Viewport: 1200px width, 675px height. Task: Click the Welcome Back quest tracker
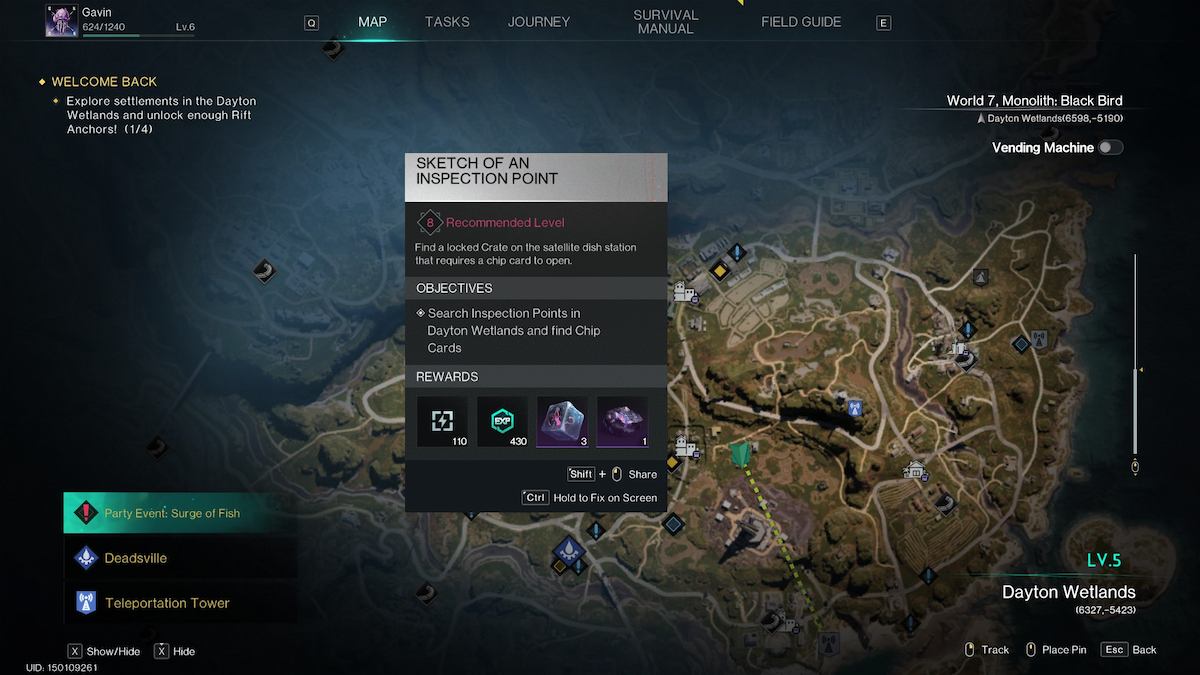pos(104,82)
